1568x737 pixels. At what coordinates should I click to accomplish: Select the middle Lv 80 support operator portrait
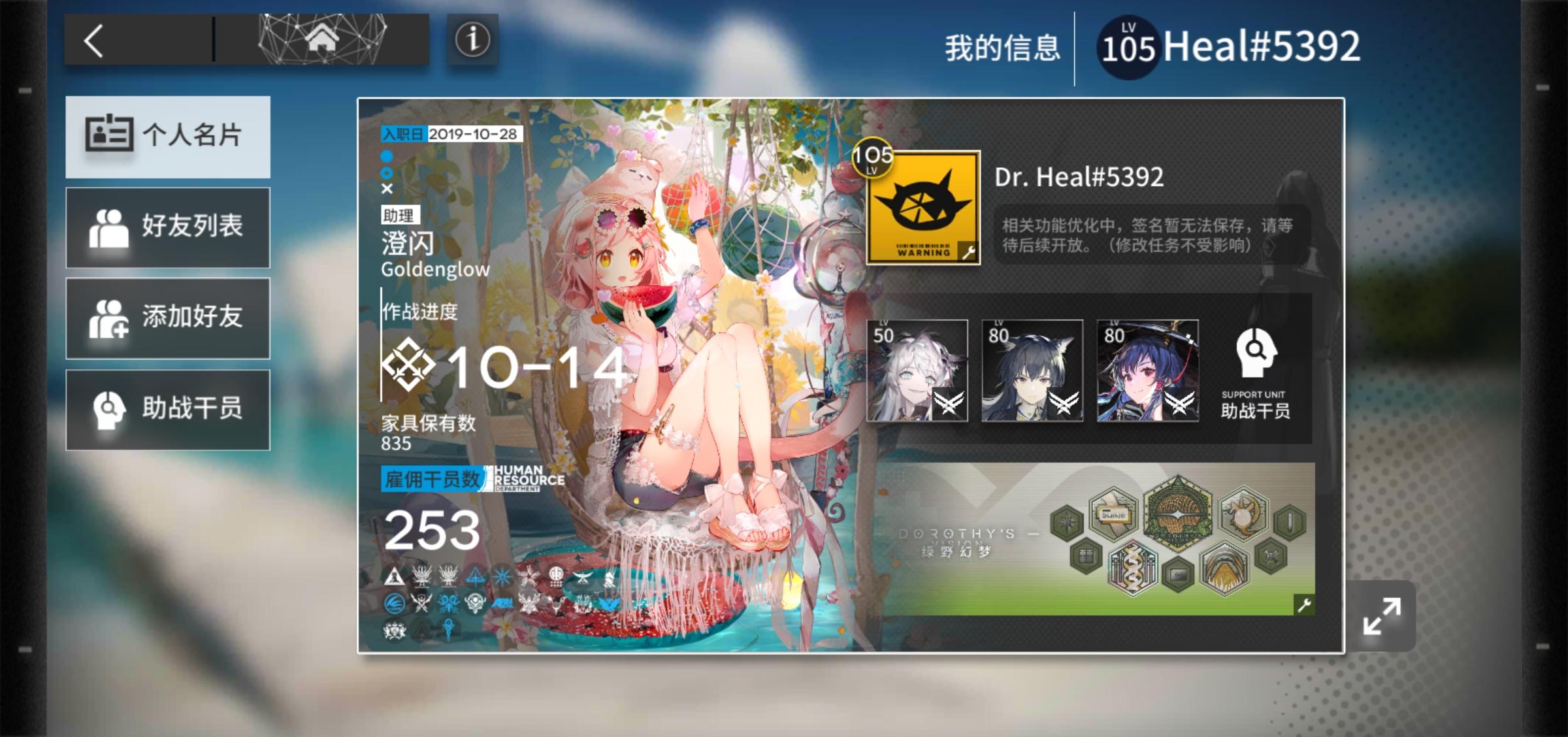pyautogui.click(x=1034, y=370)
